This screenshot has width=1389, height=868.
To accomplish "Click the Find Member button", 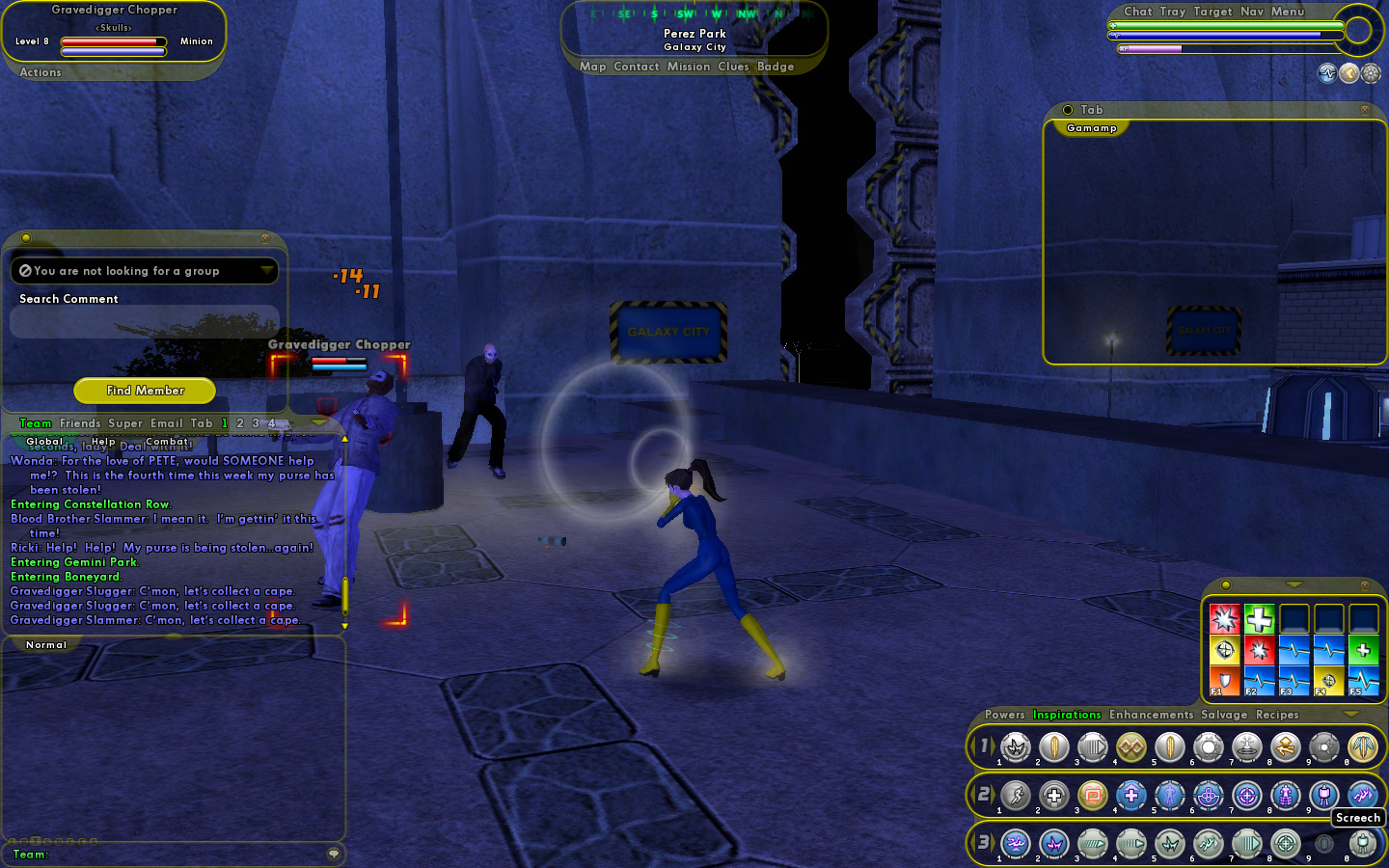I will tap(145, 391).
